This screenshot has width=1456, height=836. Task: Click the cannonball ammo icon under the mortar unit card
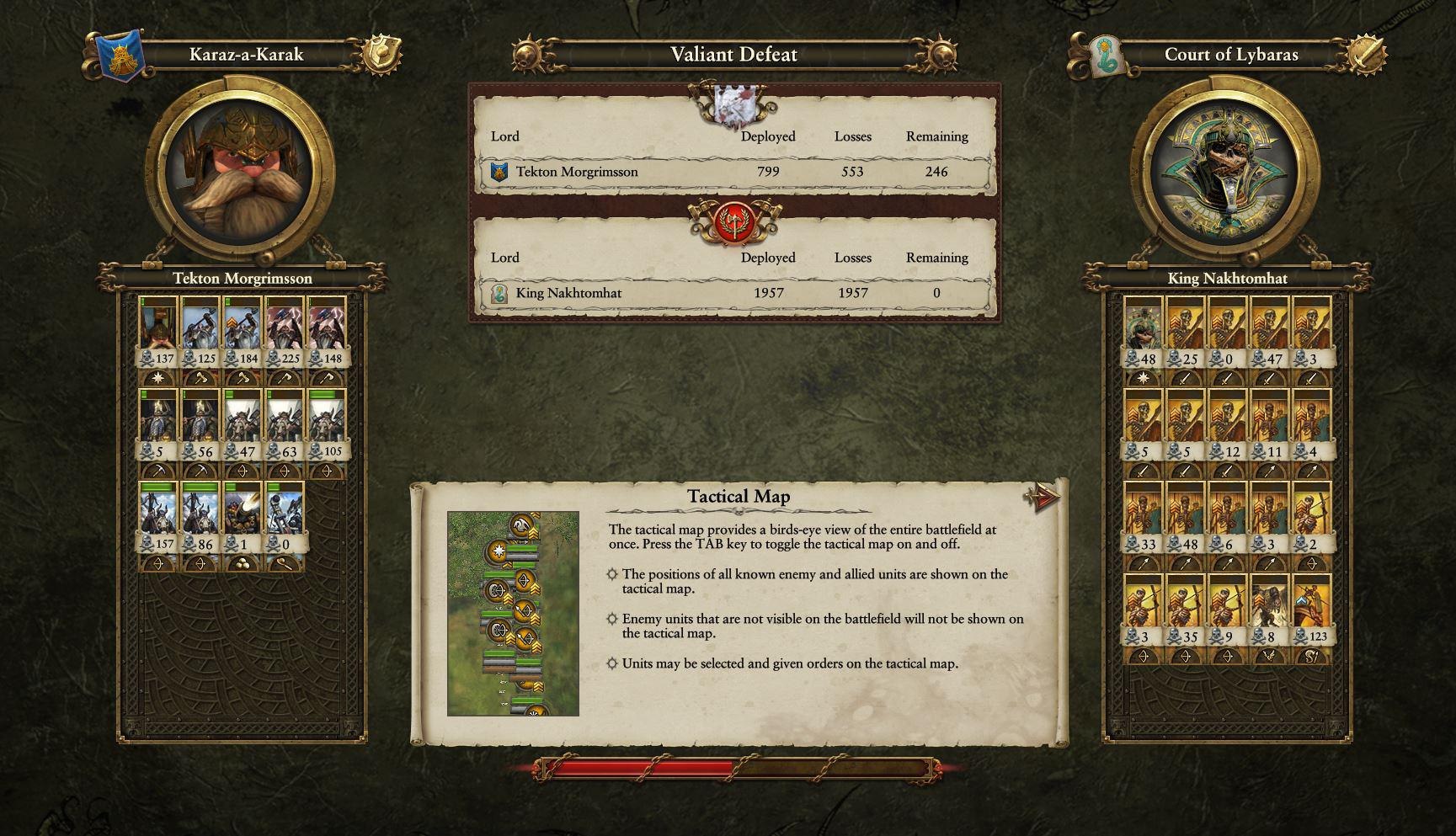tap(241, 563)
